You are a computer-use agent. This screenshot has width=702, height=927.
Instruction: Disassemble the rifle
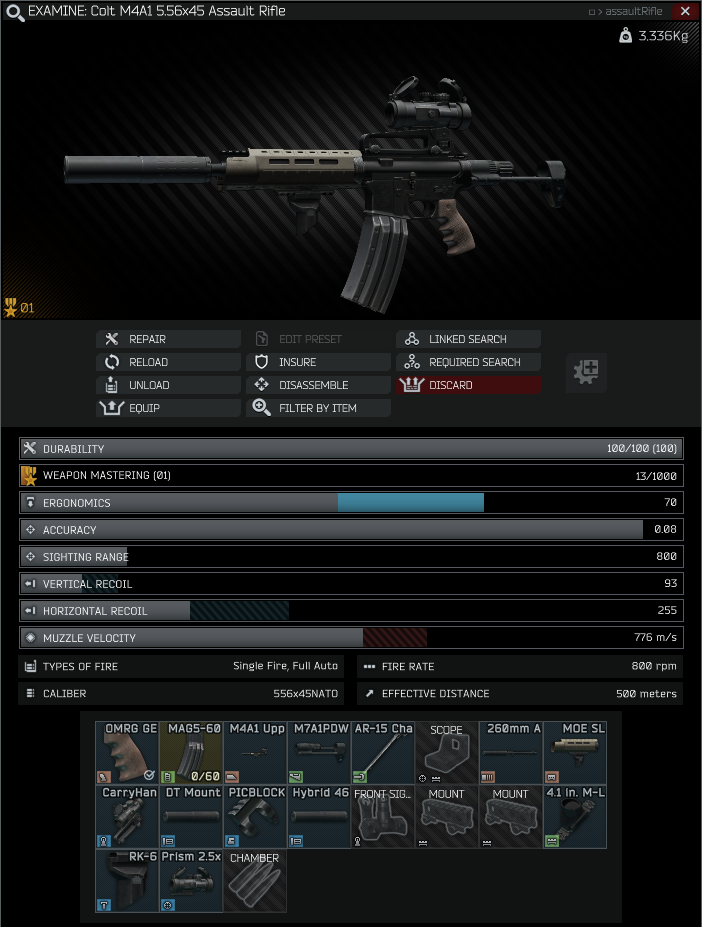pos(318,385)
